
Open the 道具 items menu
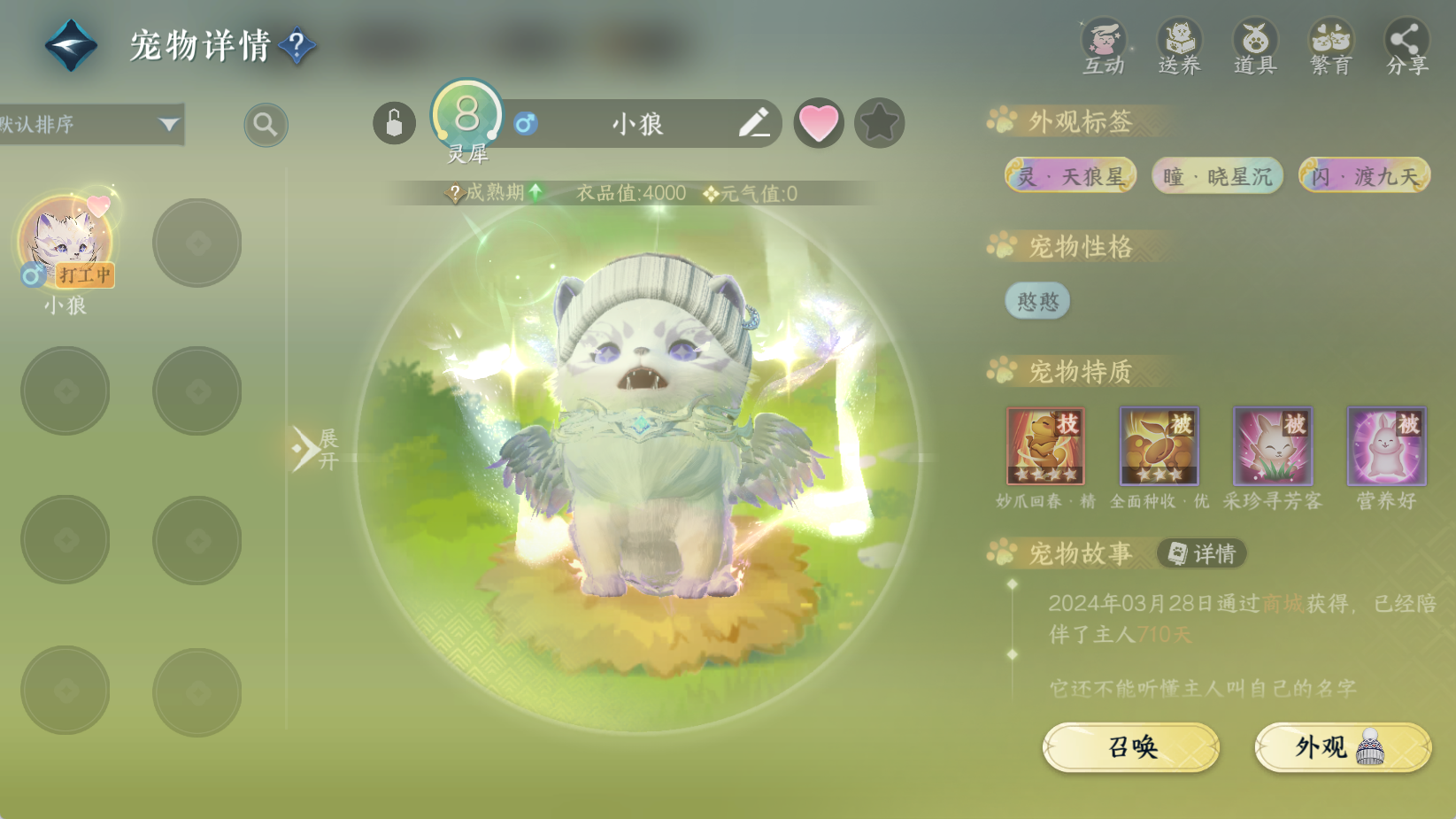[x=1255, y=48]
